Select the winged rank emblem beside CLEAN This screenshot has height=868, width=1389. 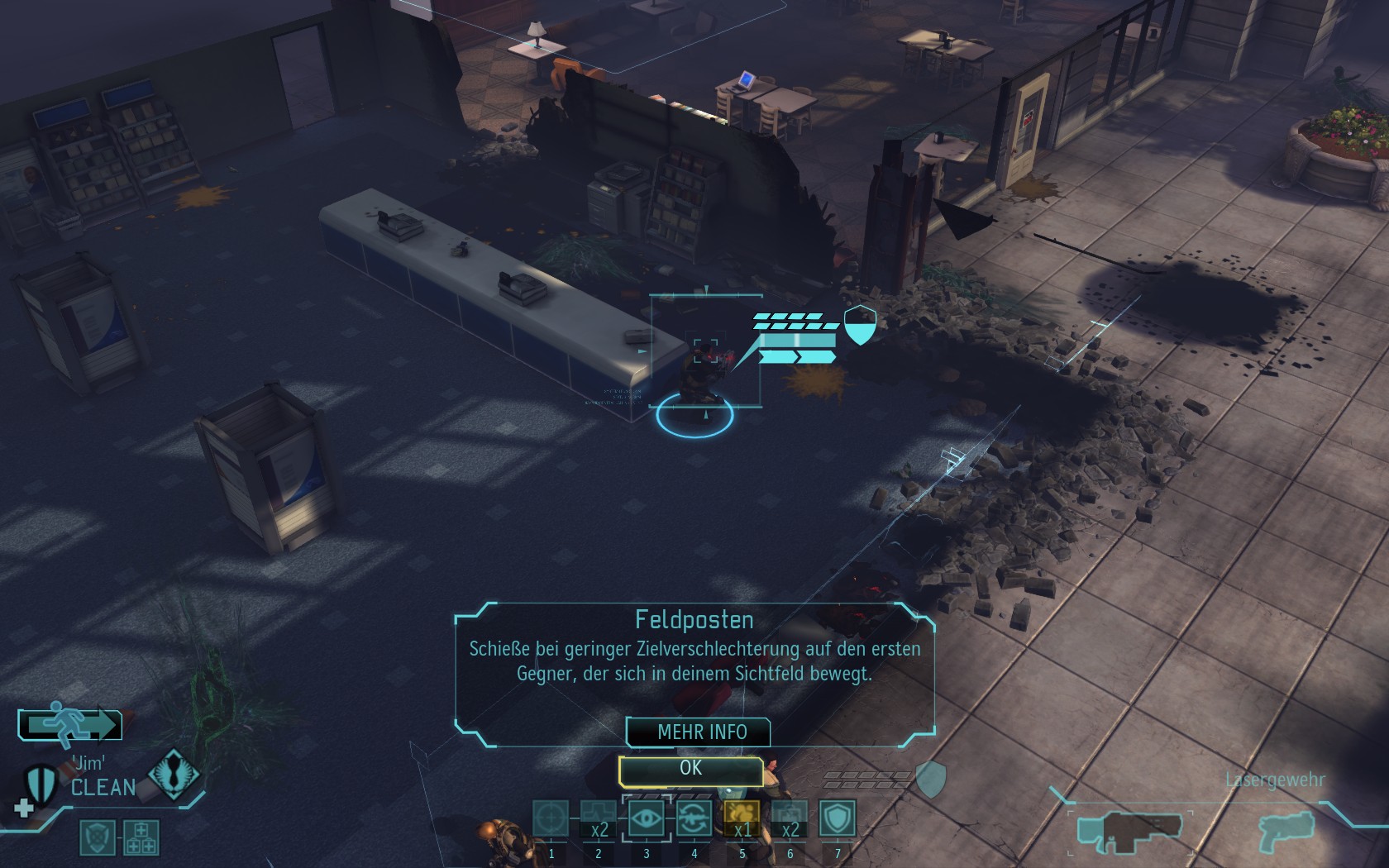173,776
